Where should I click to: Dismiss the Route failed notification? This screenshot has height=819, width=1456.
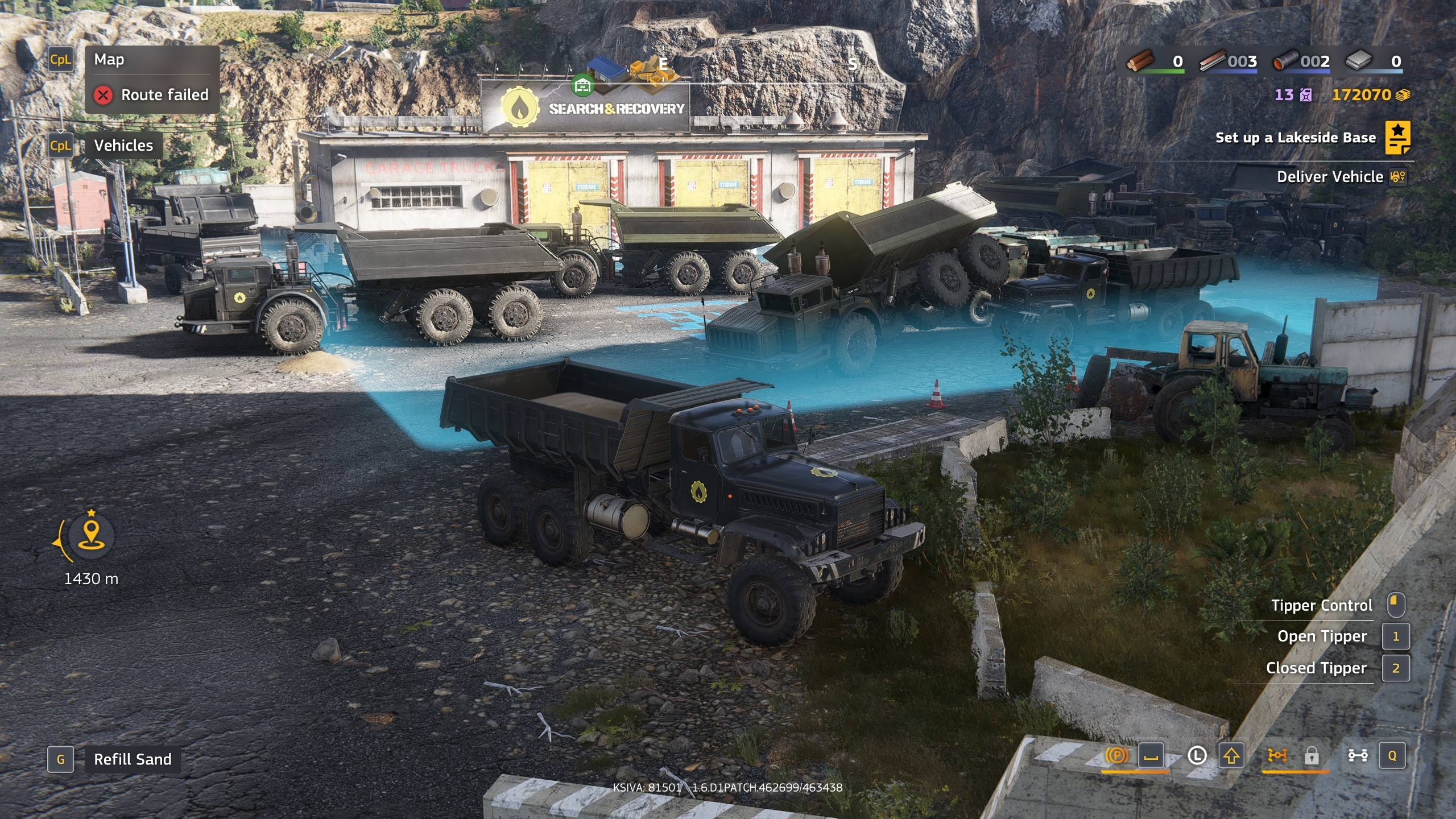tap(104, 95)
